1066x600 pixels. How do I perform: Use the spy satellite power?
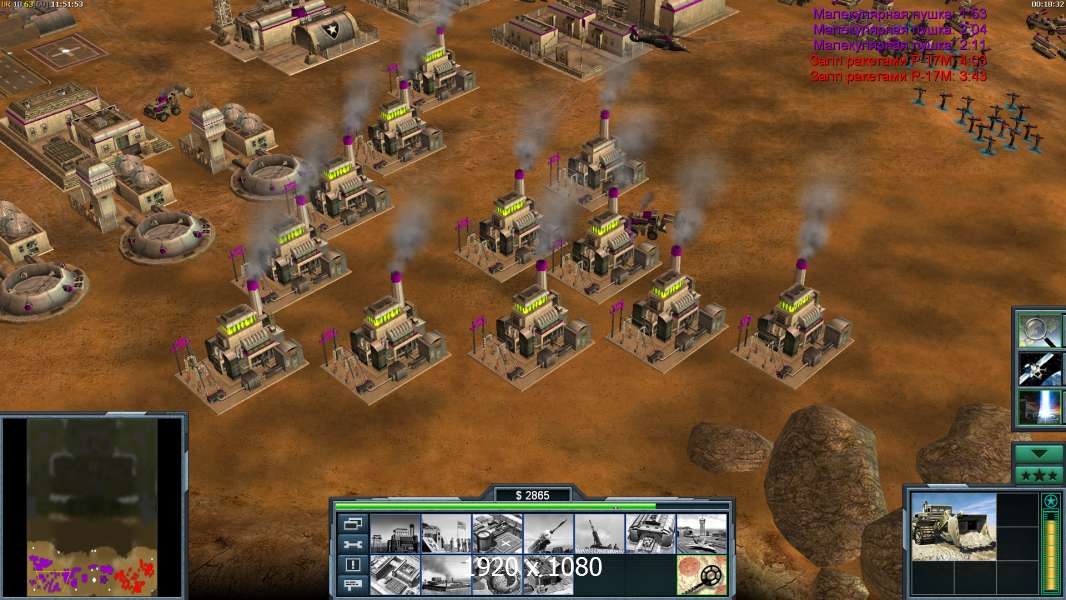(1038, 368)
